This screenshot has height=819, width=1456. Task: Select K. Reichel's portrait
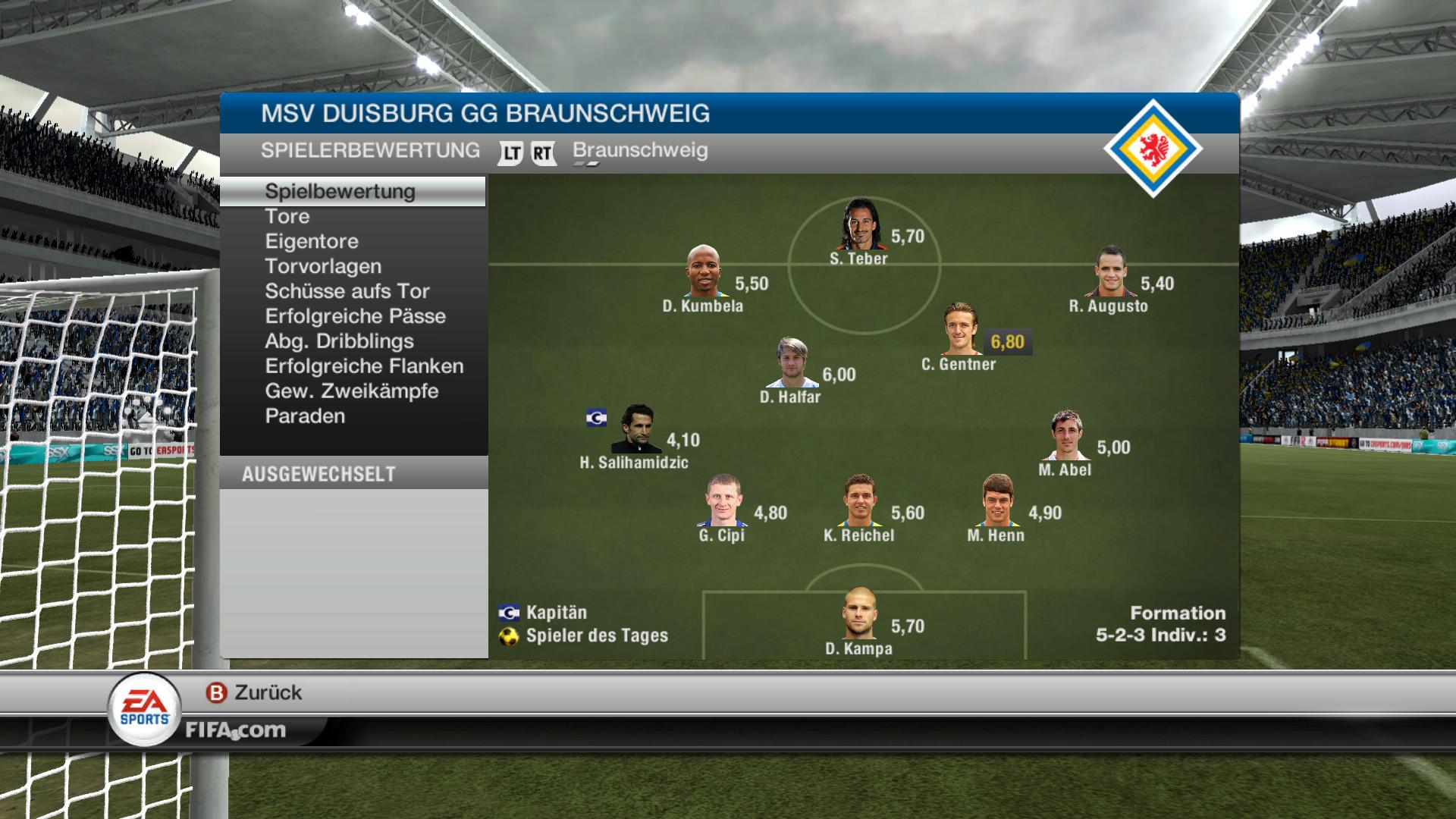pos(860,501)
